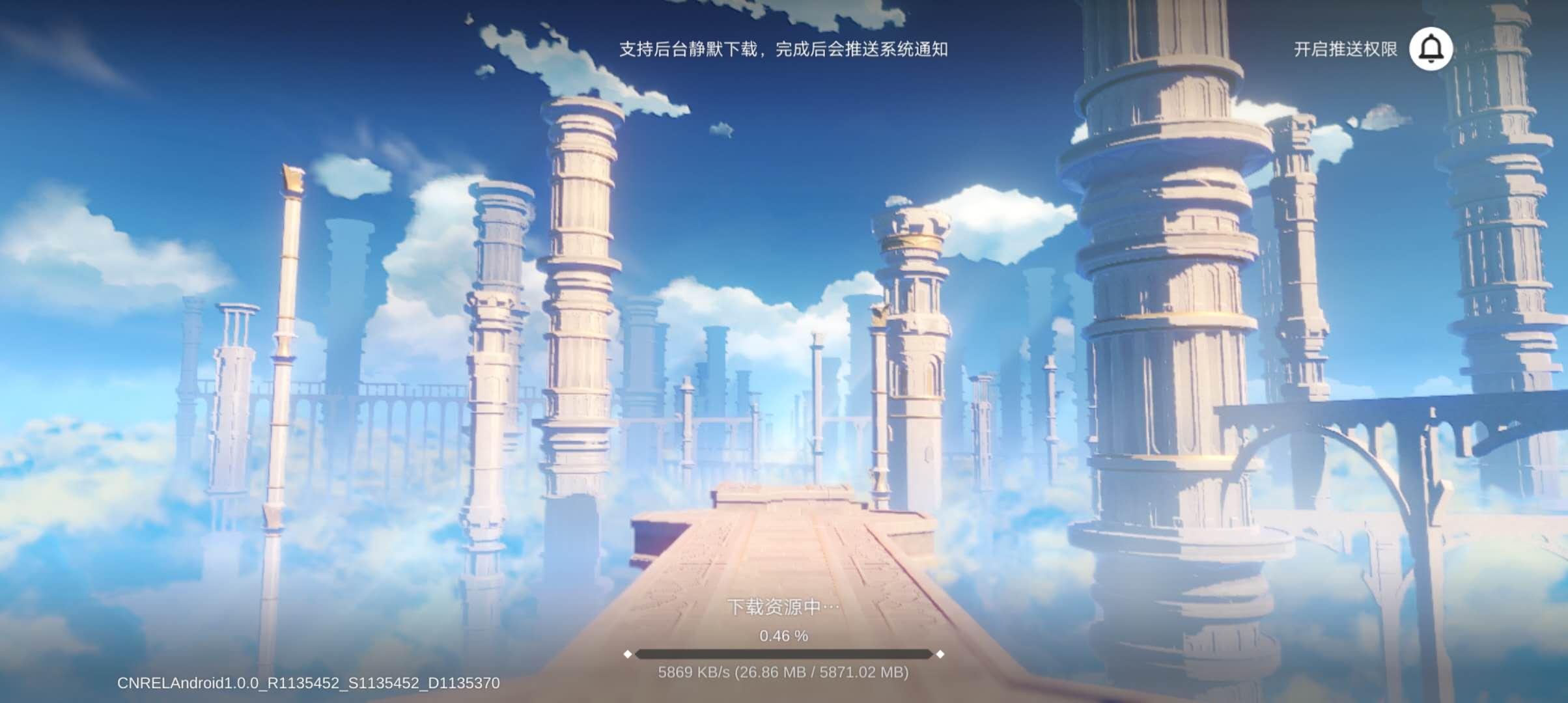Click the 0.46 % percentage text
This screenshot has width=1568, height=703.
pos(784,637)
